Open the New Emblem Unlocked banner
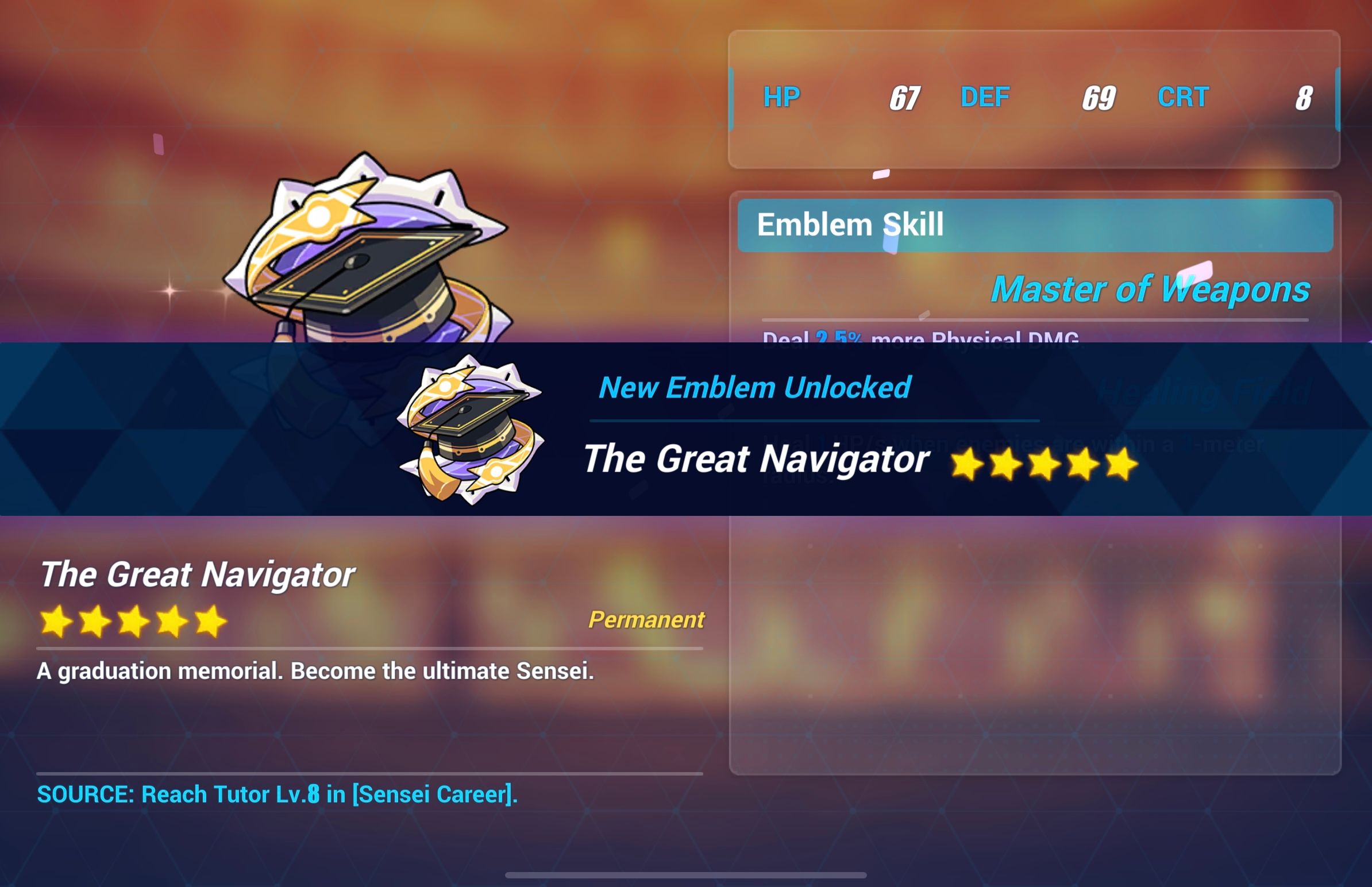Image resolution: width=1372 pixels, height=887 pixels. pos(754,388)
